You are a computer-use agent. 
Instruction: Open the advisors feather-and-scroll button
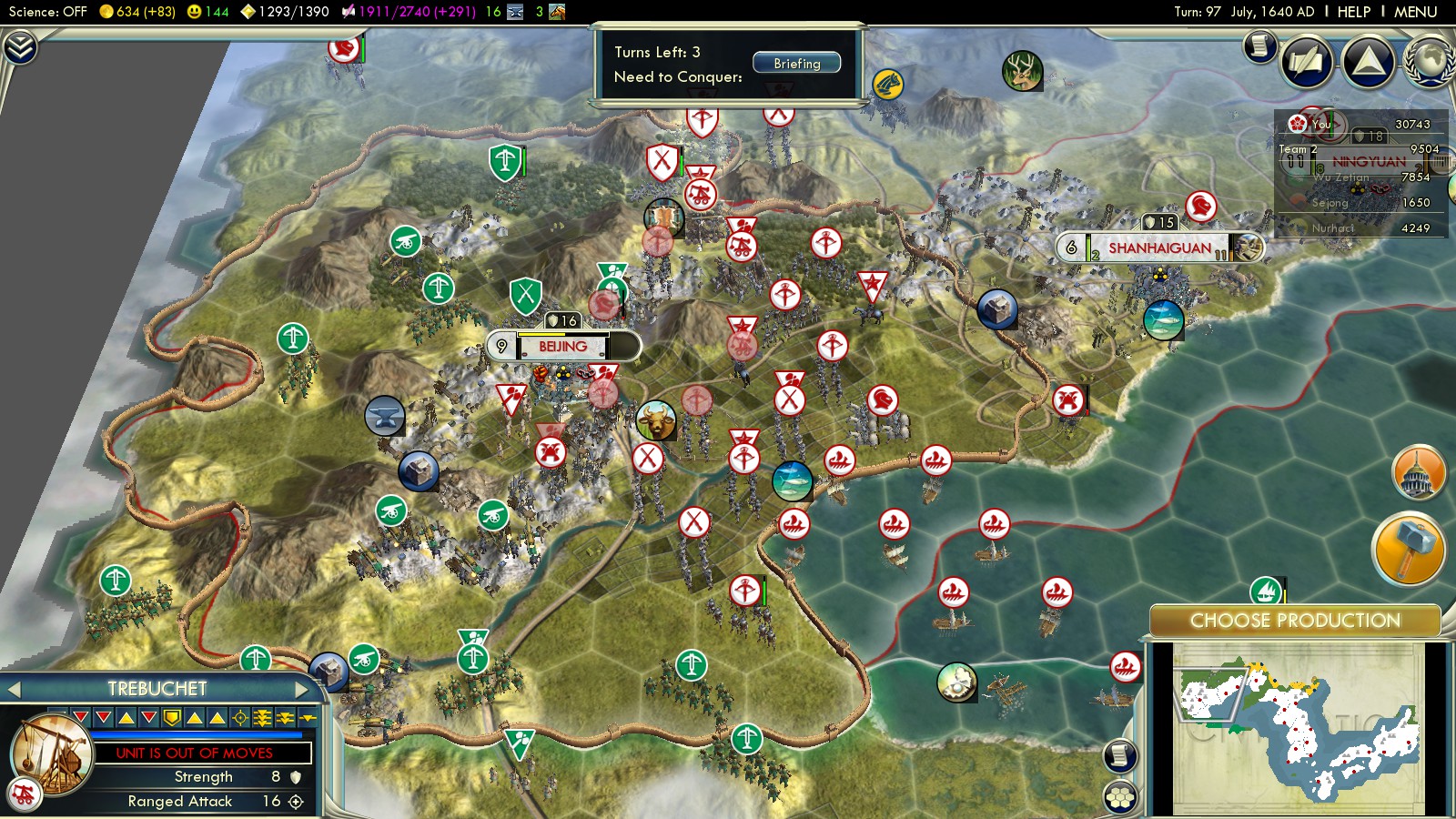pos(1307,62)
